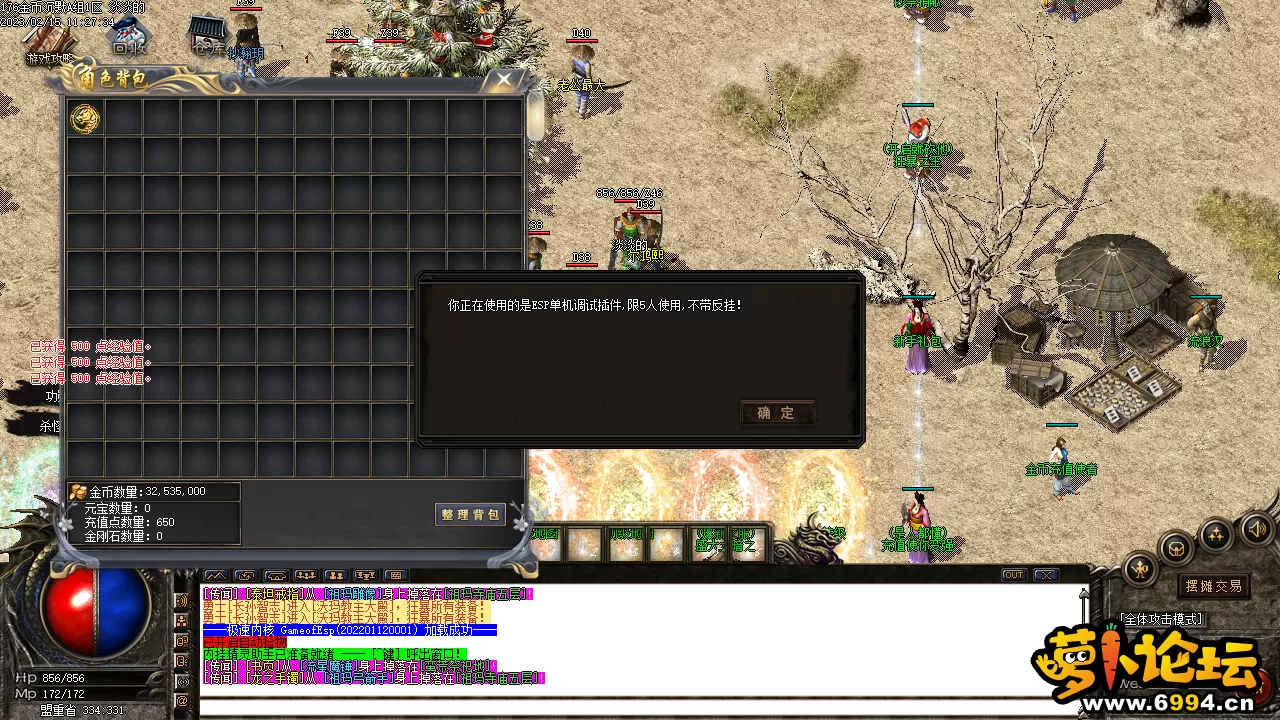Click the 整理背包 sort button
This screenshot has height=720, width=1280.
click(x=470, y=514)
